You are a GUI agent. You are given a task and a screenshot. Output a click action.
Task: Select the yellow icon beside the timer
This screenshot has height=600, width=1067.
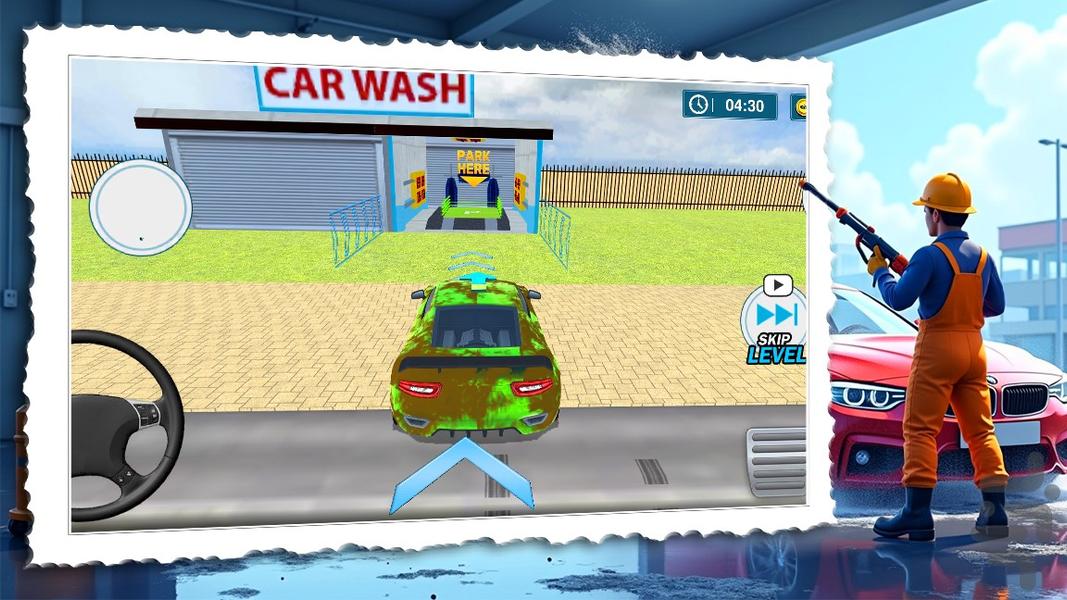799,106
